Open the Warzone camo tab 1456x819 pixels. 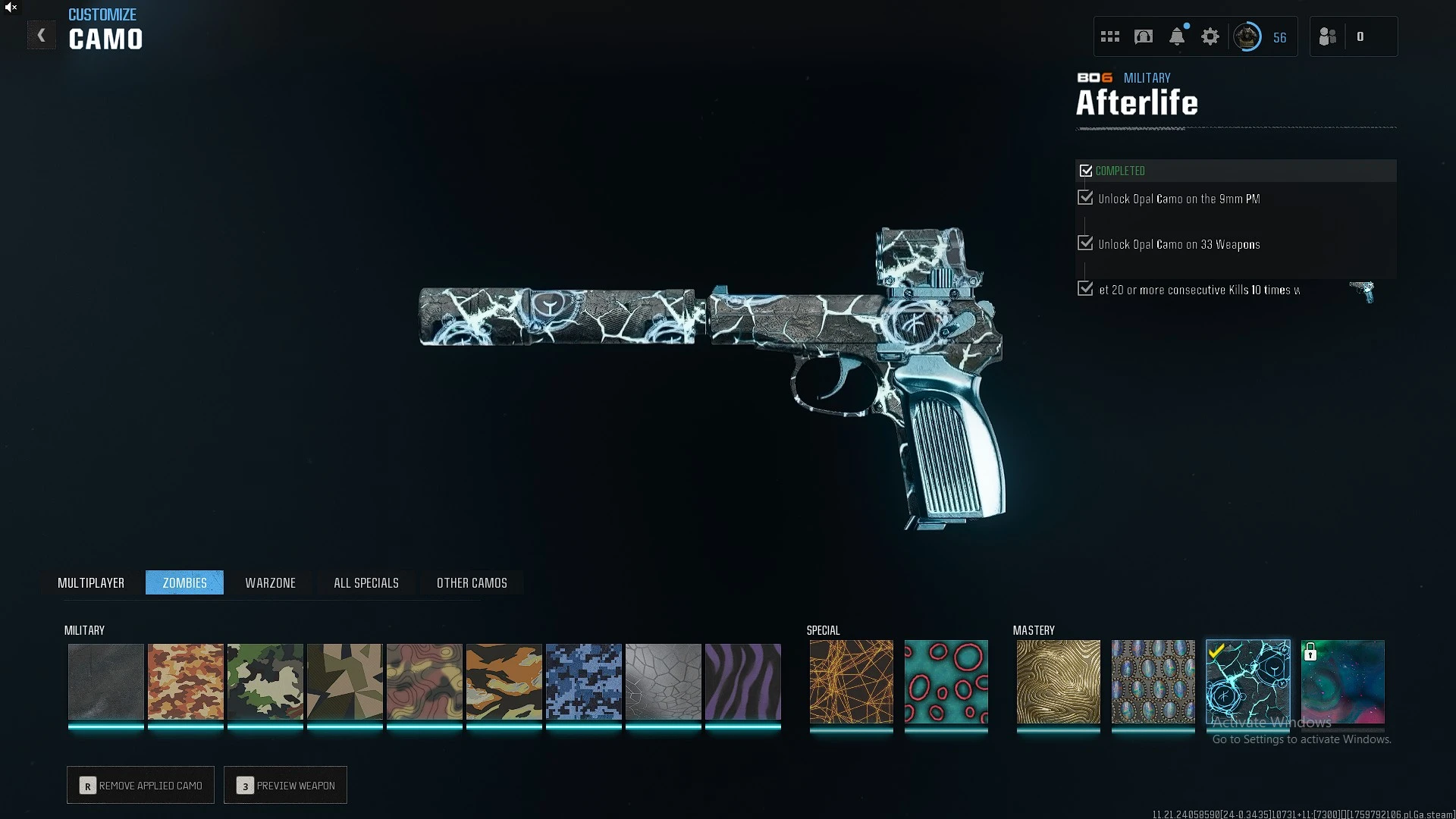click(270, 582)
